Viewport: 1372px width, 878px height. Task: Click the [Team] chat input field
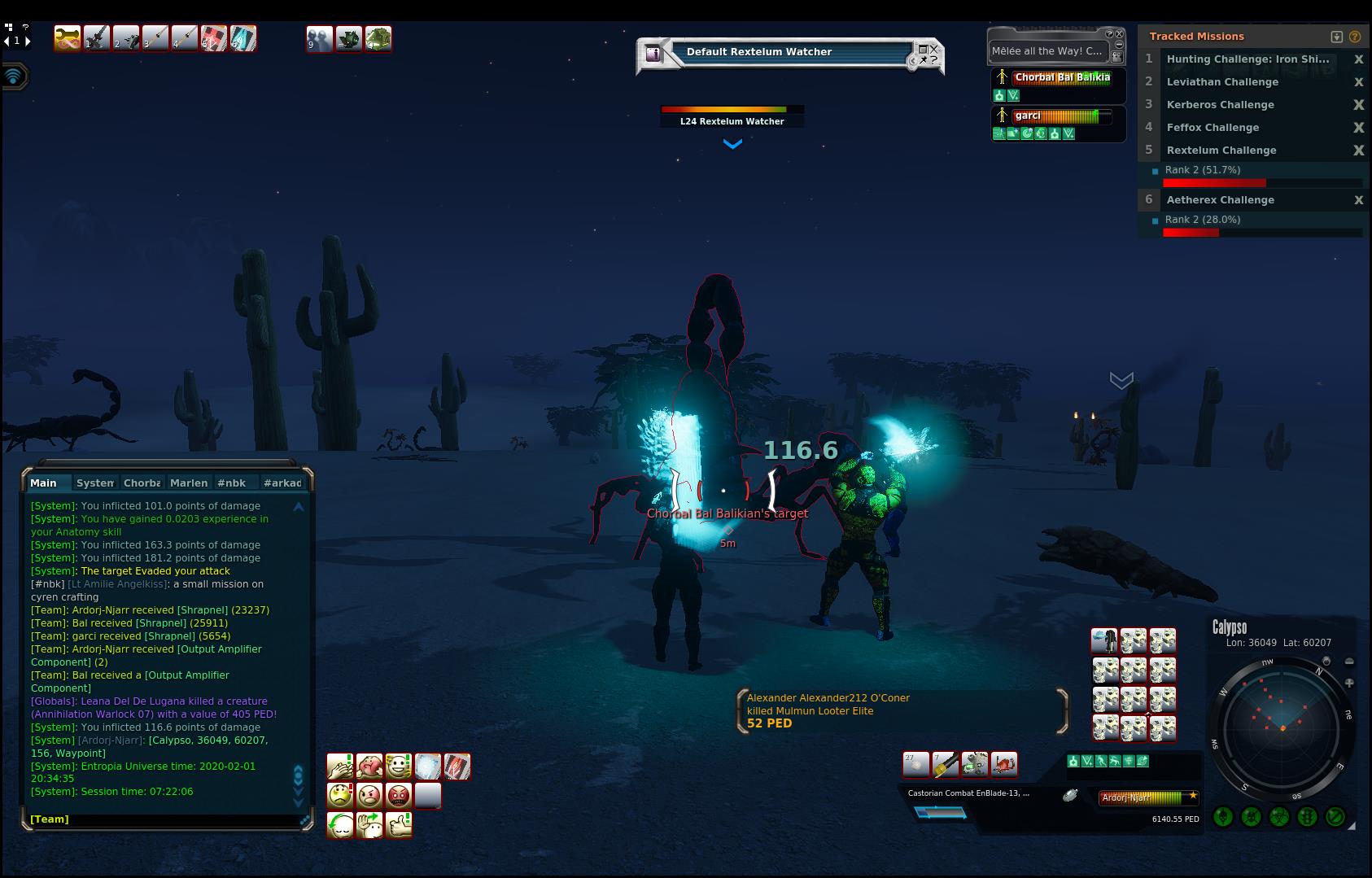[163, 819]
